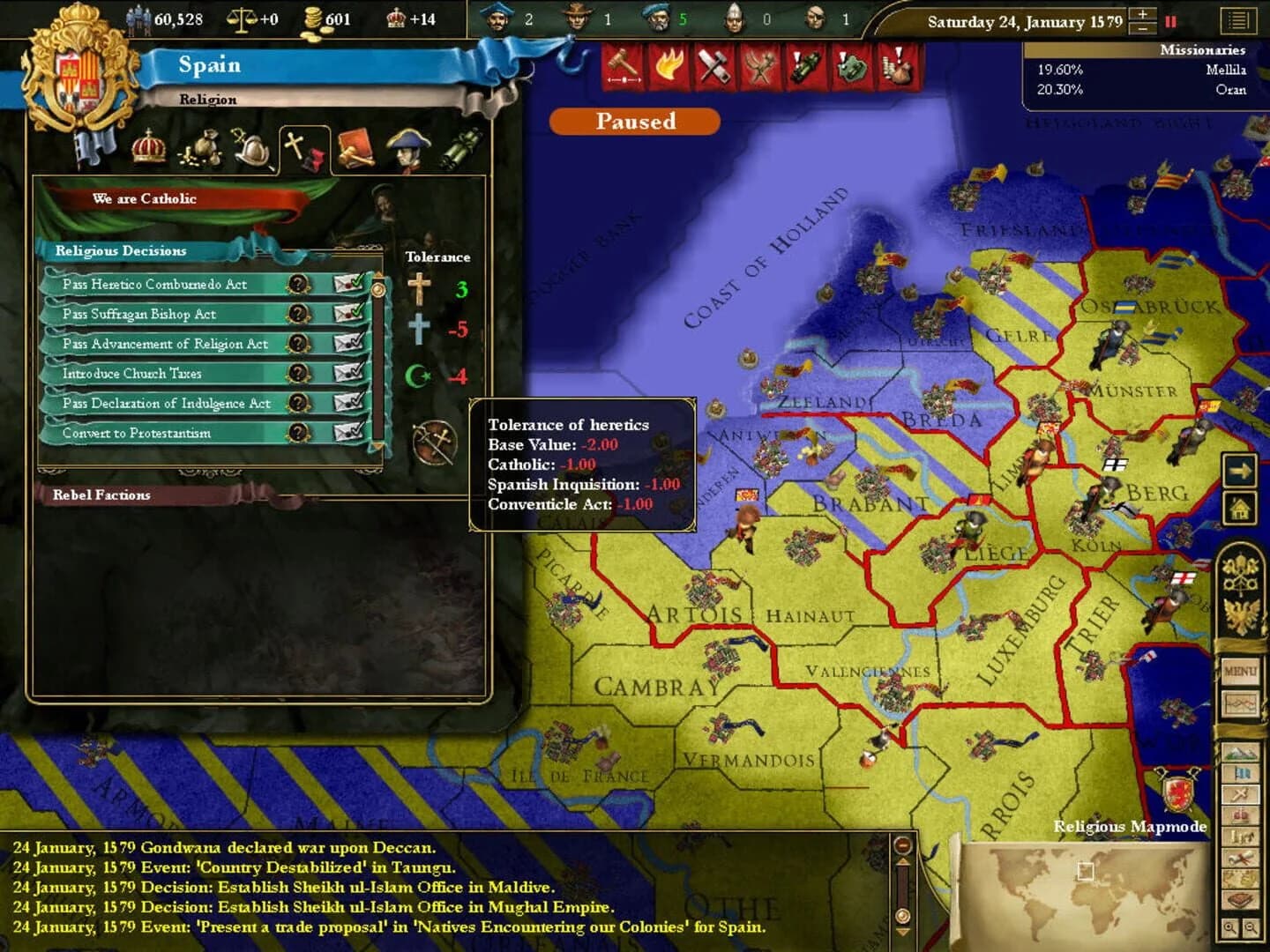
Task: Expand the Rebel Factions section
Action: pyautogui.click(x=100, y=495)
